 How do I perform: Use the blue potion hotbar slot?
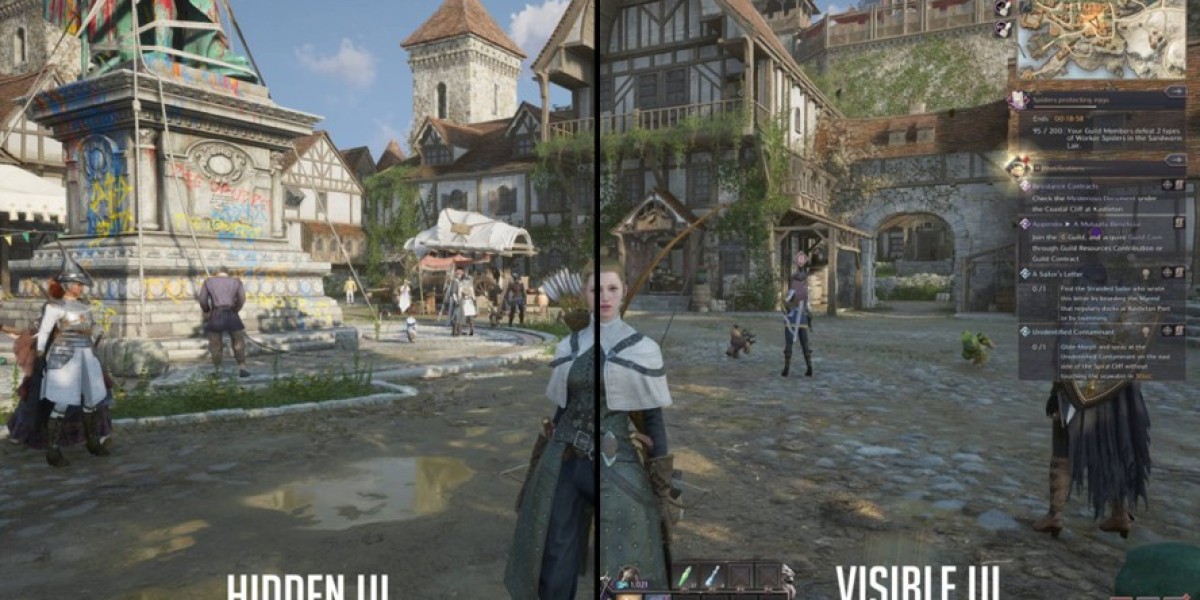[711, 577]
